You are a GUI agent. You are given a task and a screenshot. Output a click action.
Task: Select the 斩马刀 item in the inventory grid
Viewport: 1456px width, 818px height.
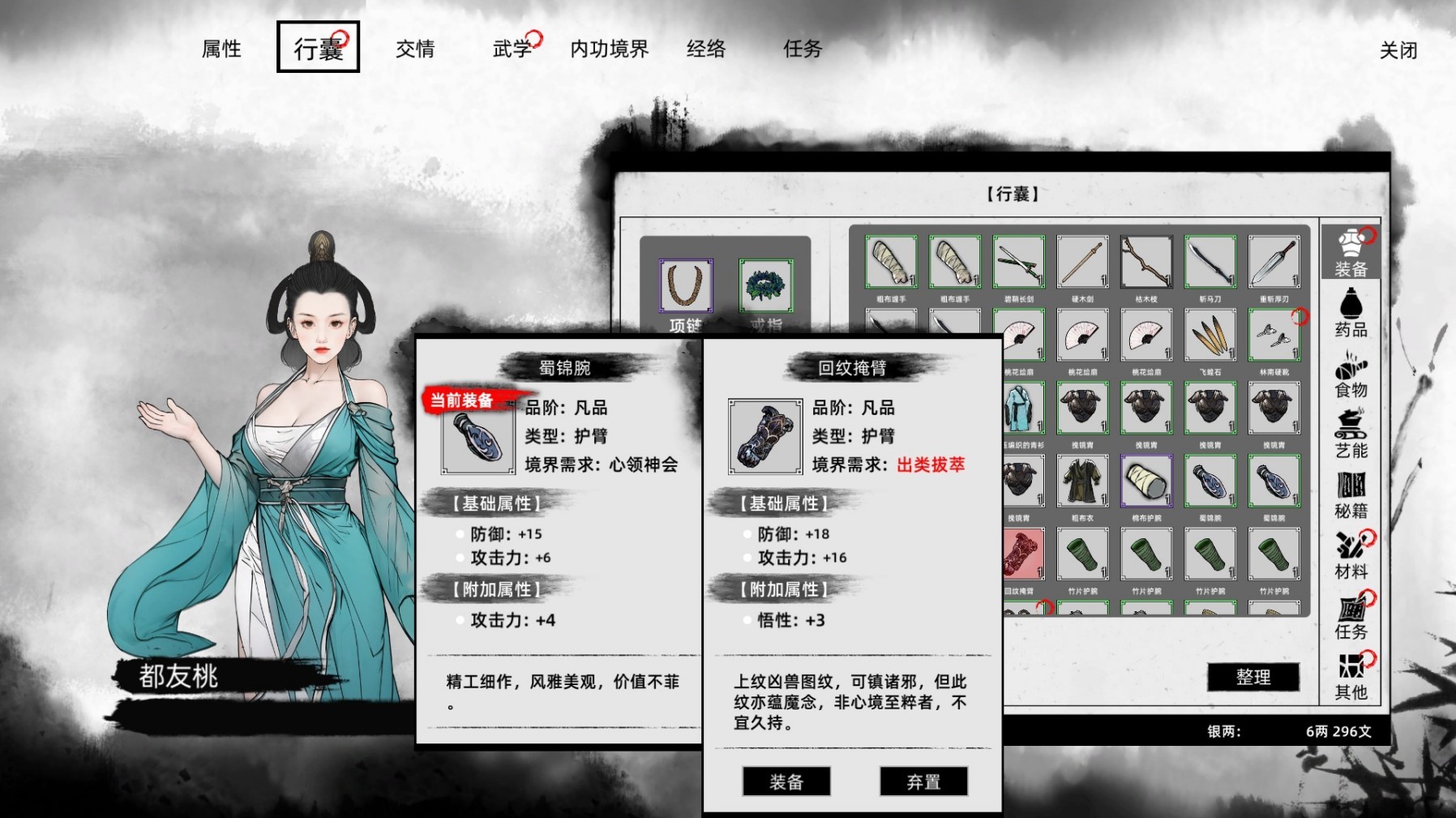(1212, 261)
